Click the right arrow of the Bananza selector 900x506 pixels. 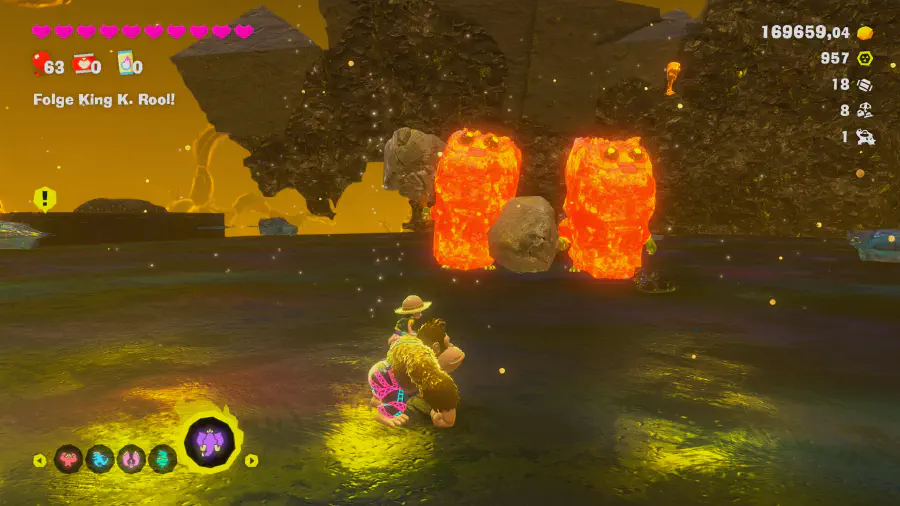click(251, 461)
